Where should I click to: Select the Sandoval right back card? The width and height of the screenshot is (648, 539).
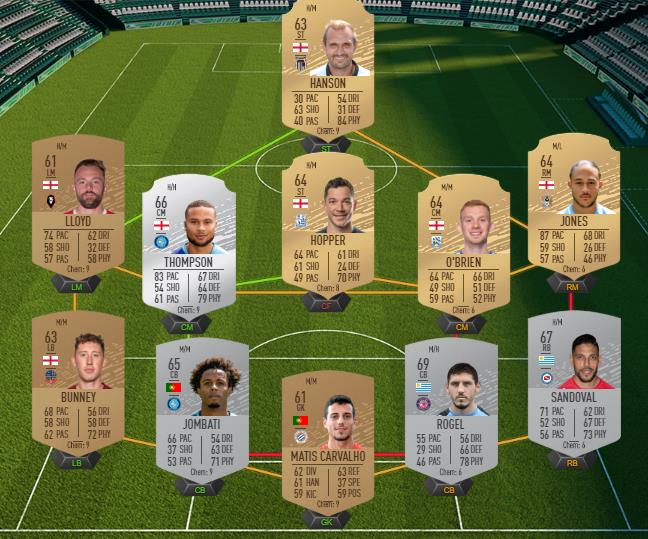click(x=574, y=383)
